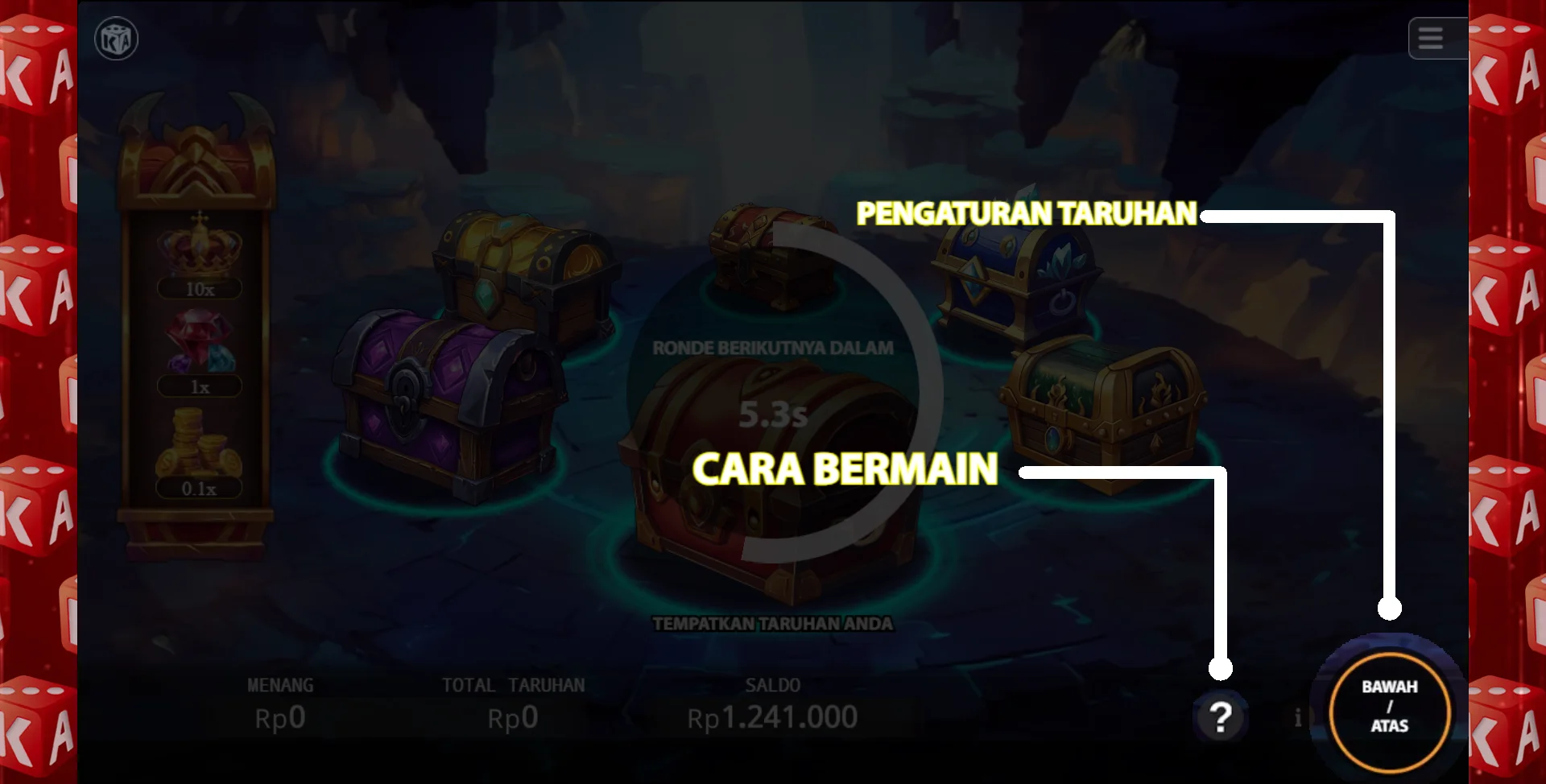Click the KA dice logo icon

click(x=117, y=39)
